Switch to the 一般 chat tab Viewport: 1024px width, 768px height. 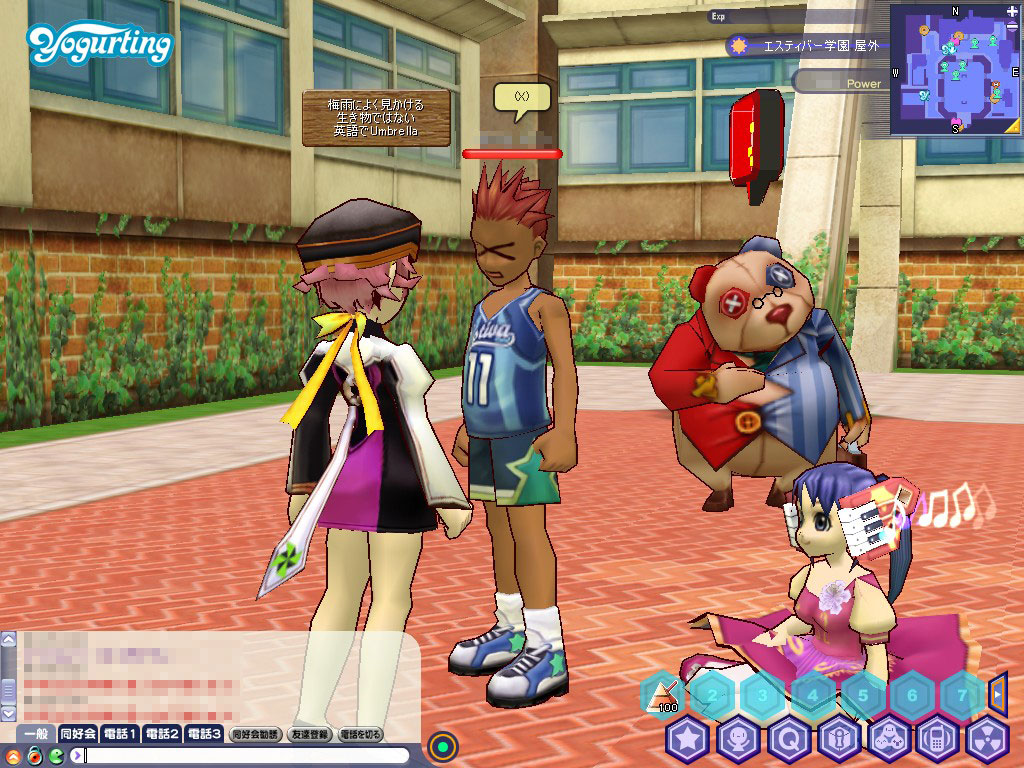[x=36, y=734]
